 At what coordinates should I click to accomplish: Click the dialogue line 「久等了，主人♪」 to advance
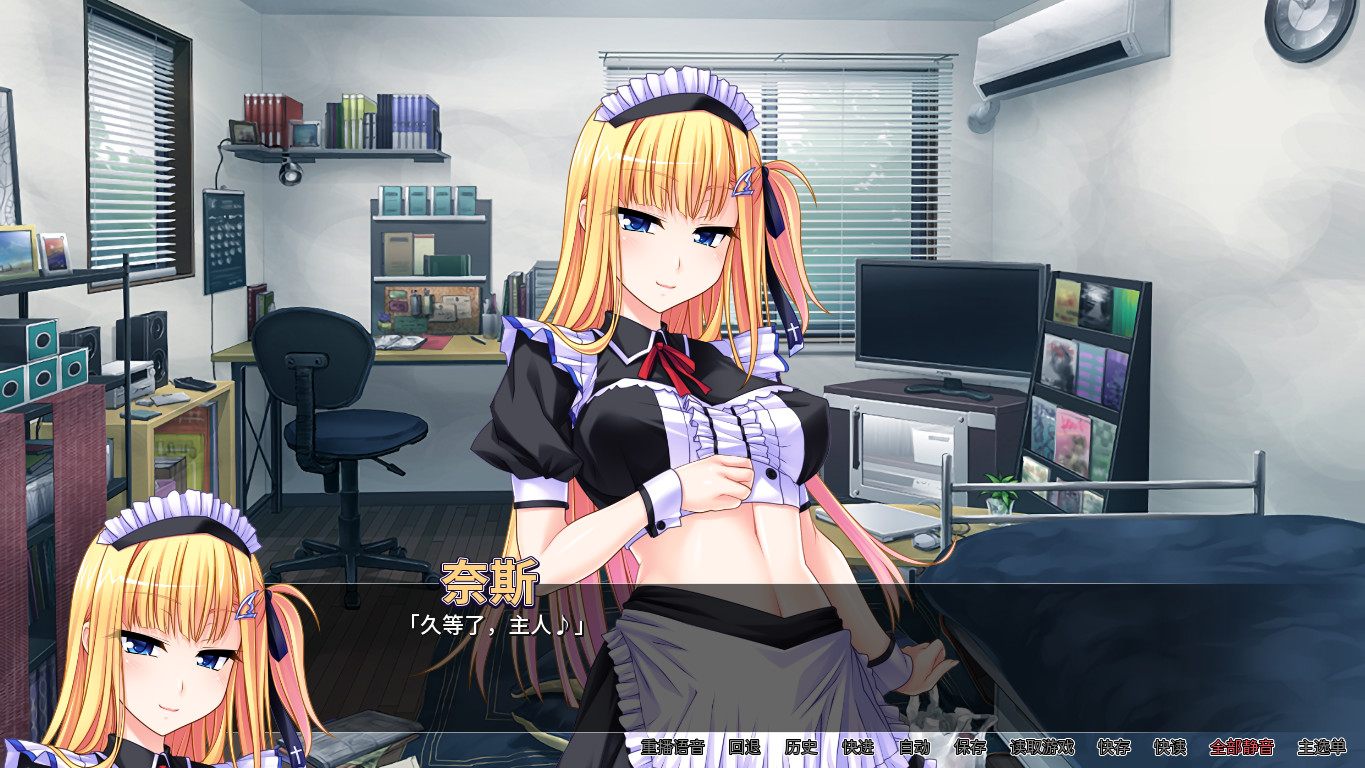(497, 621)
